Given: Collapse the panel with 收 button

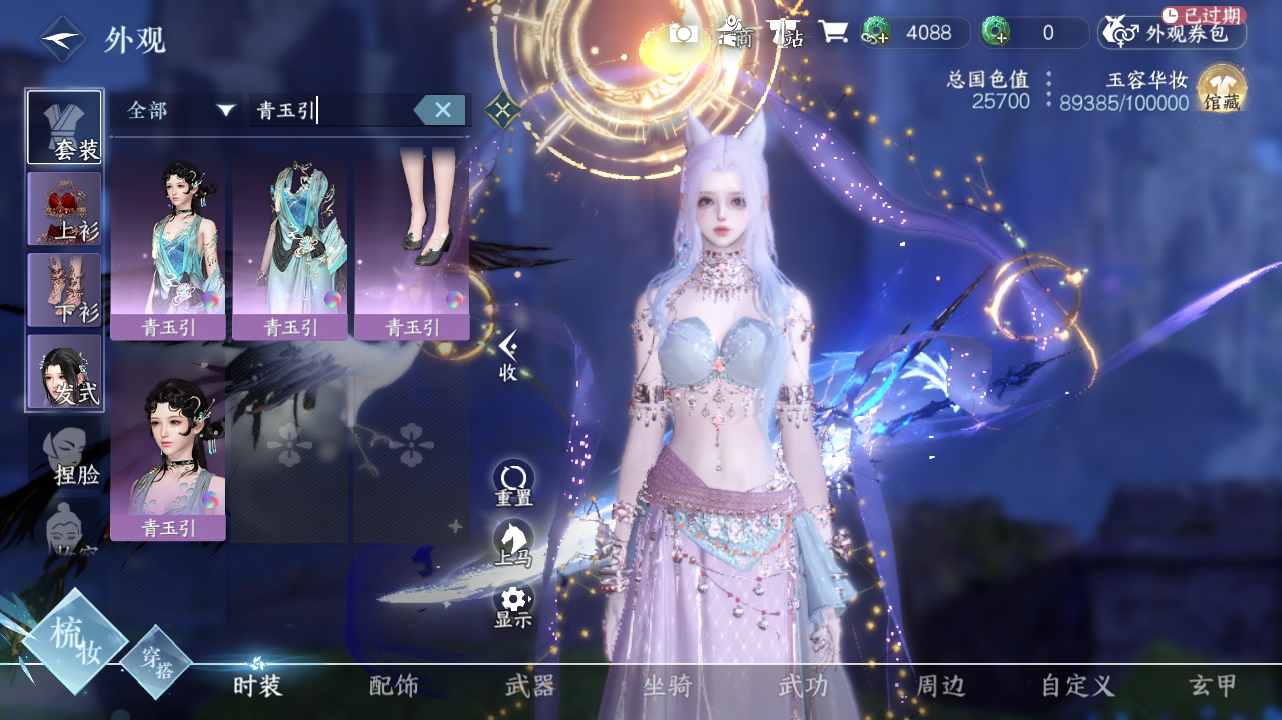Looking at the screenshot, I should click(508, 356).
